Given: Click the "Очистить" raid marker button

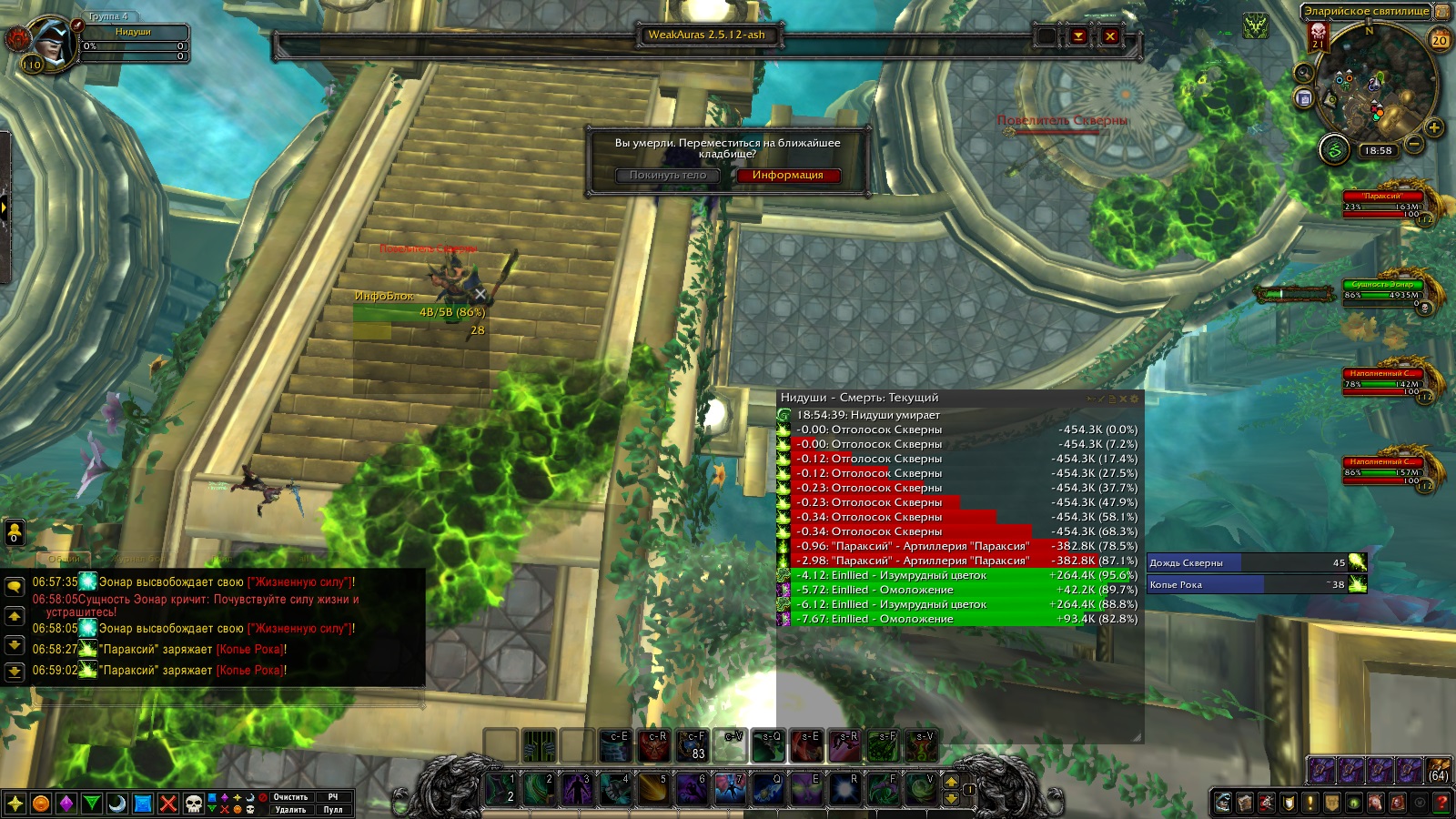Looking at the screenshot, I should pos(290,797).
